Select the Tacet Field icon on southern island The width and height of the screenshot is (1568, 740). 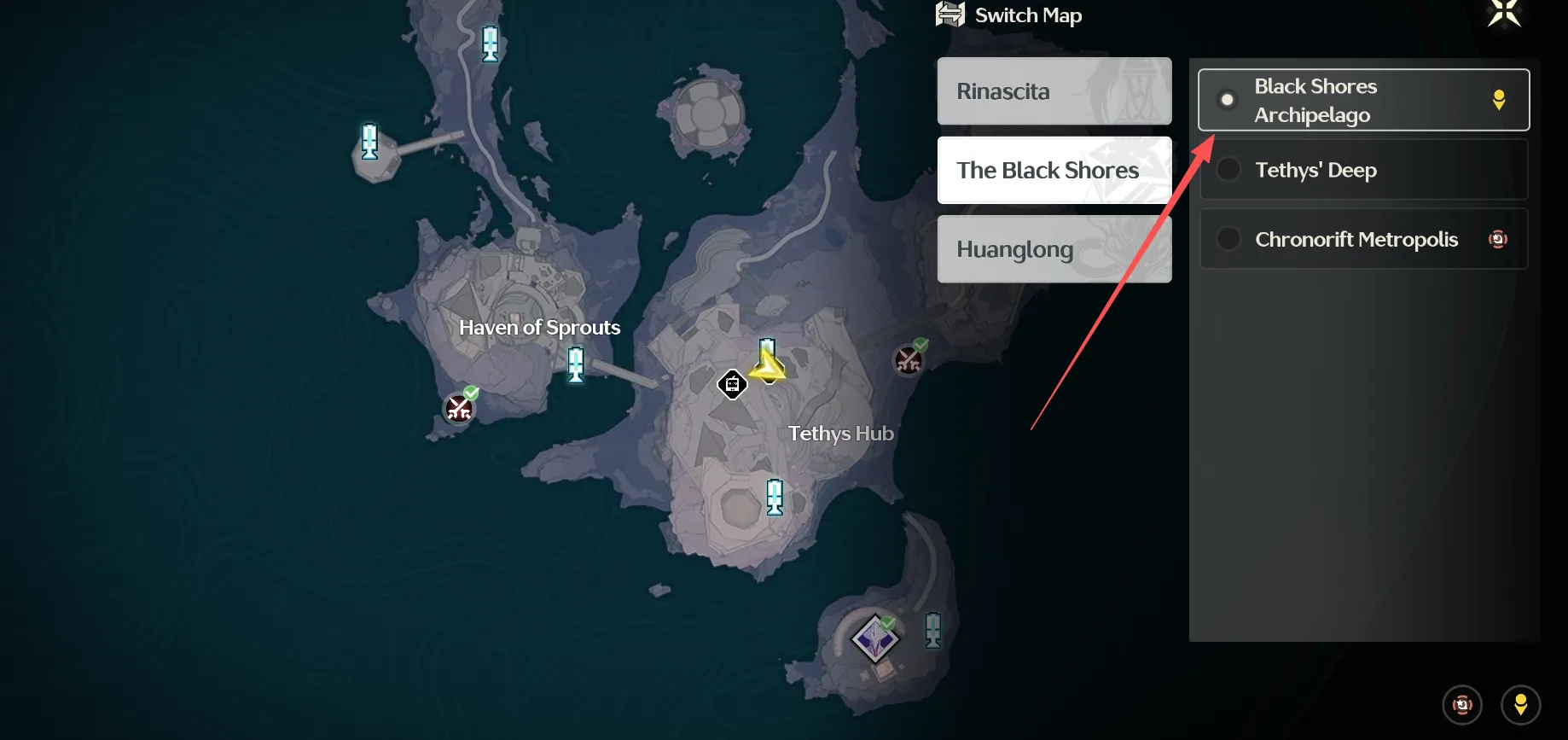point(874,637)
